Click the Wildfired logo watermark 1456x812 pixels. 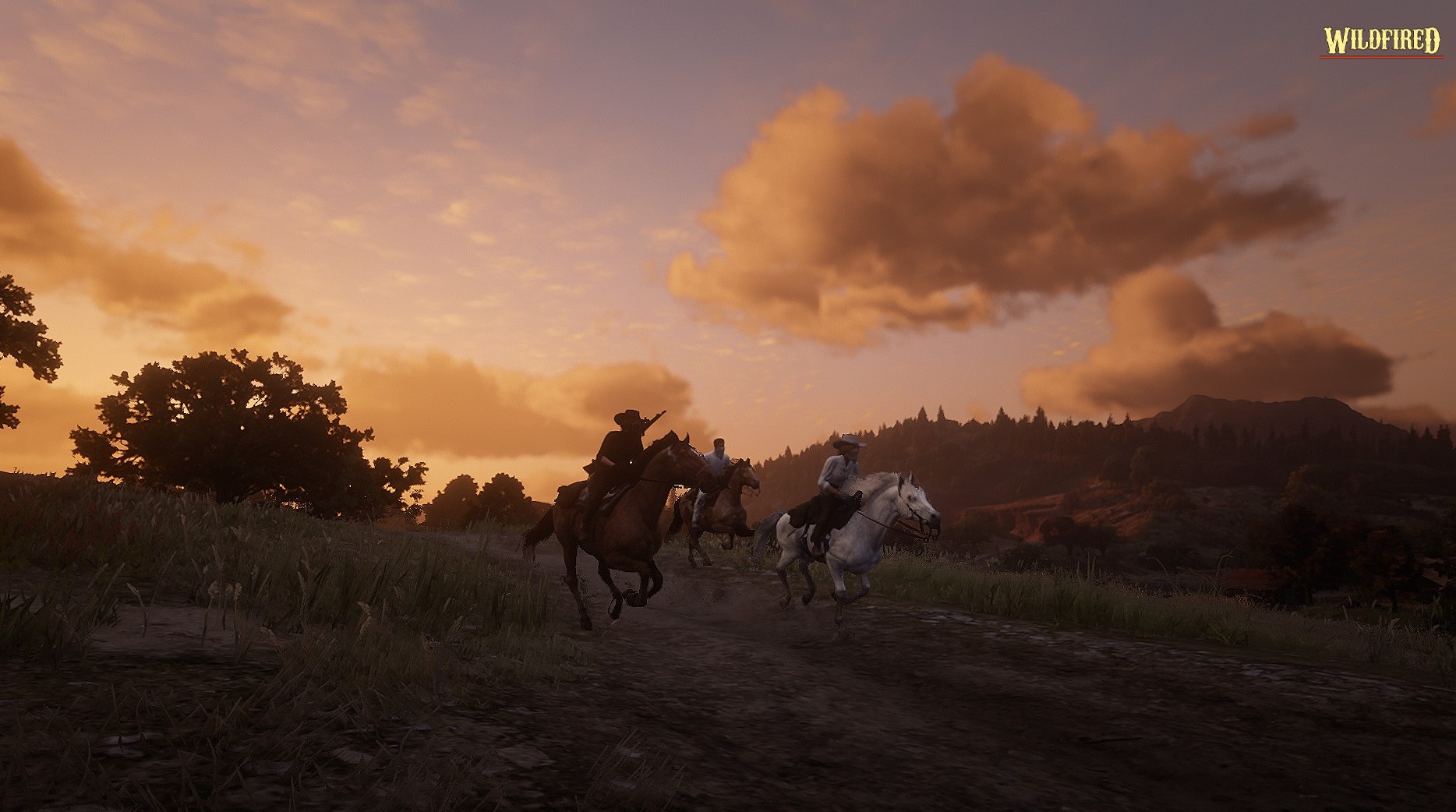[x=1380, y=41]
